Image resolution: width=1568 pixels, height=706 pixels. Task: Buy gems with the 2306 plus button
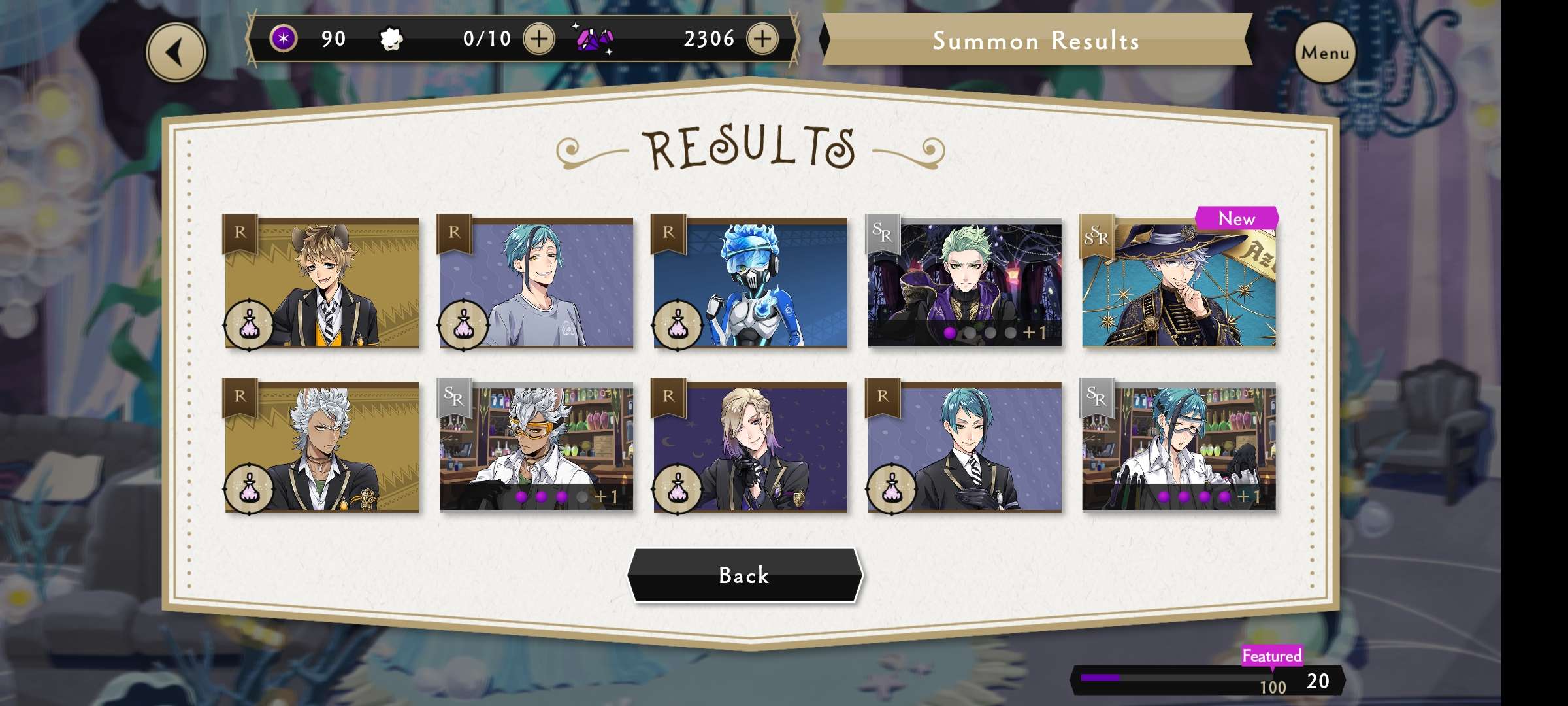click(x=762, y=39)
